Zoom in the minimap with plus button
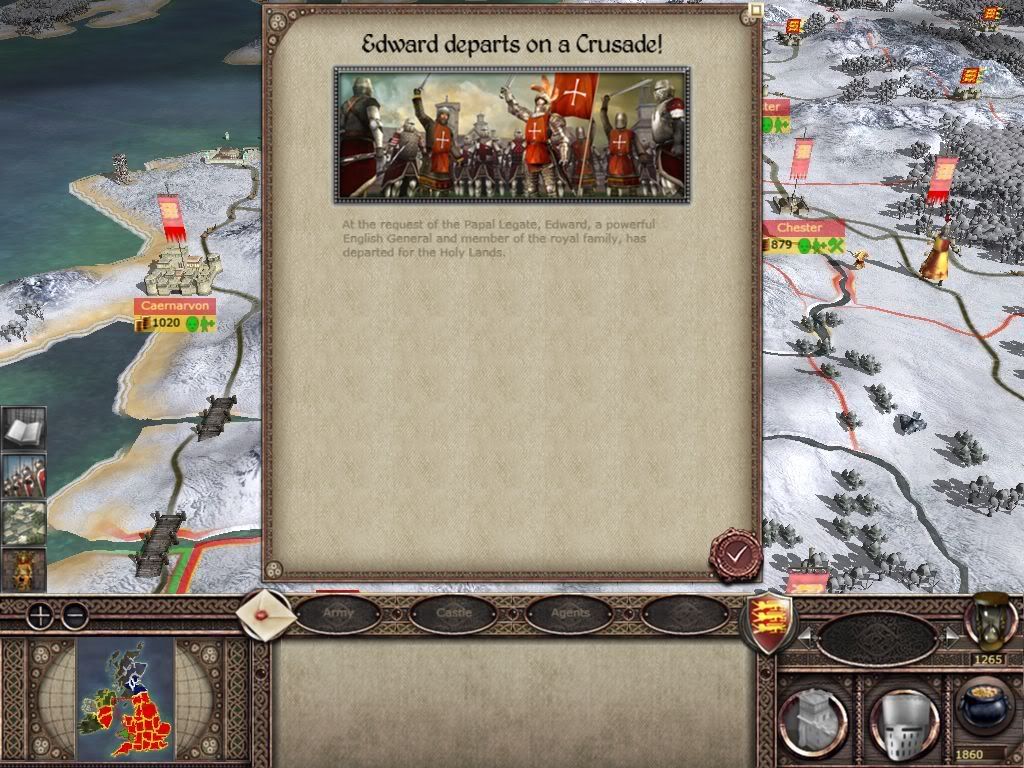 (39, 616)
